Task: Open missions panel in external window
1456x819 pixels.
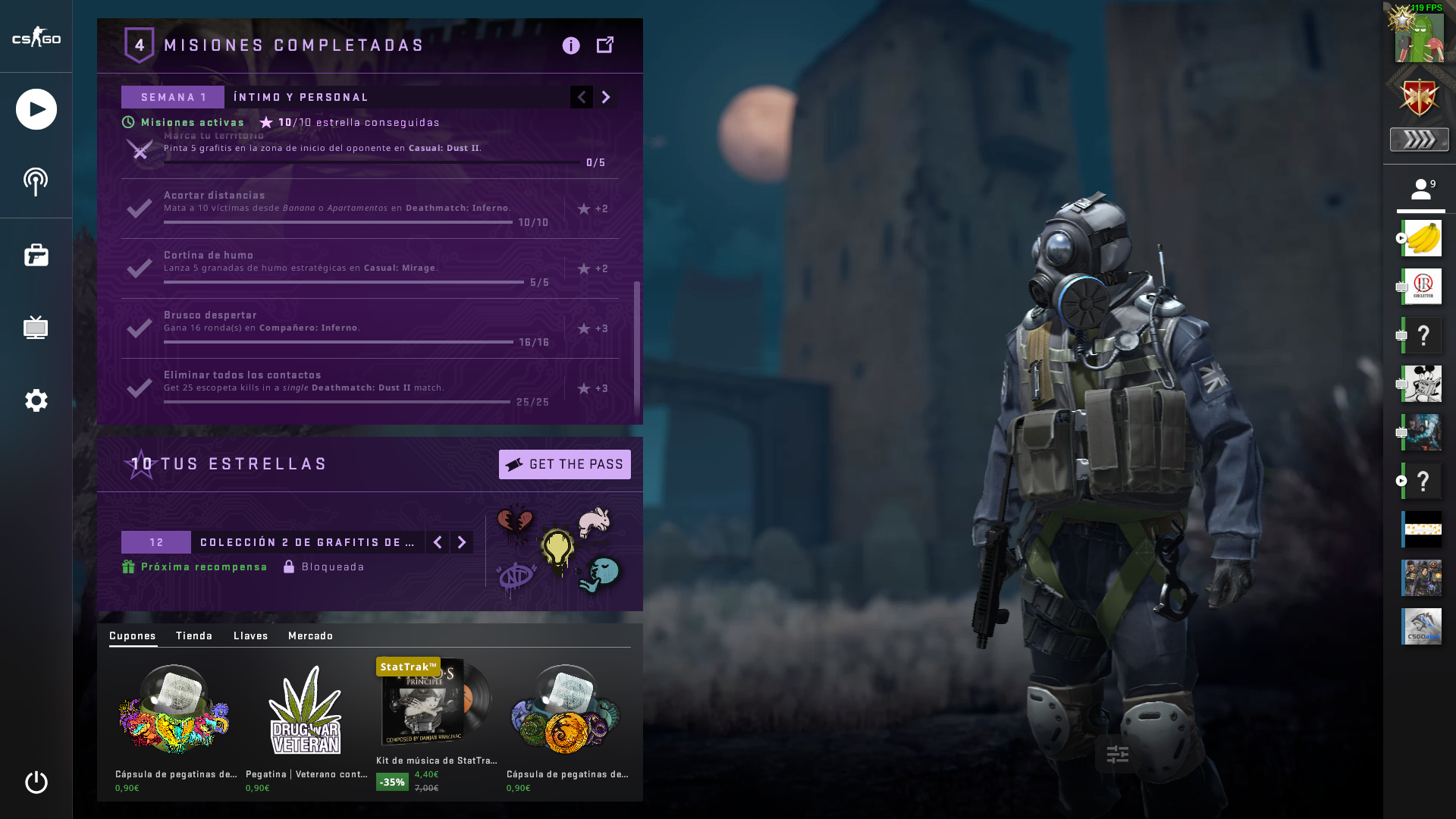Action: tap(605, 45)
